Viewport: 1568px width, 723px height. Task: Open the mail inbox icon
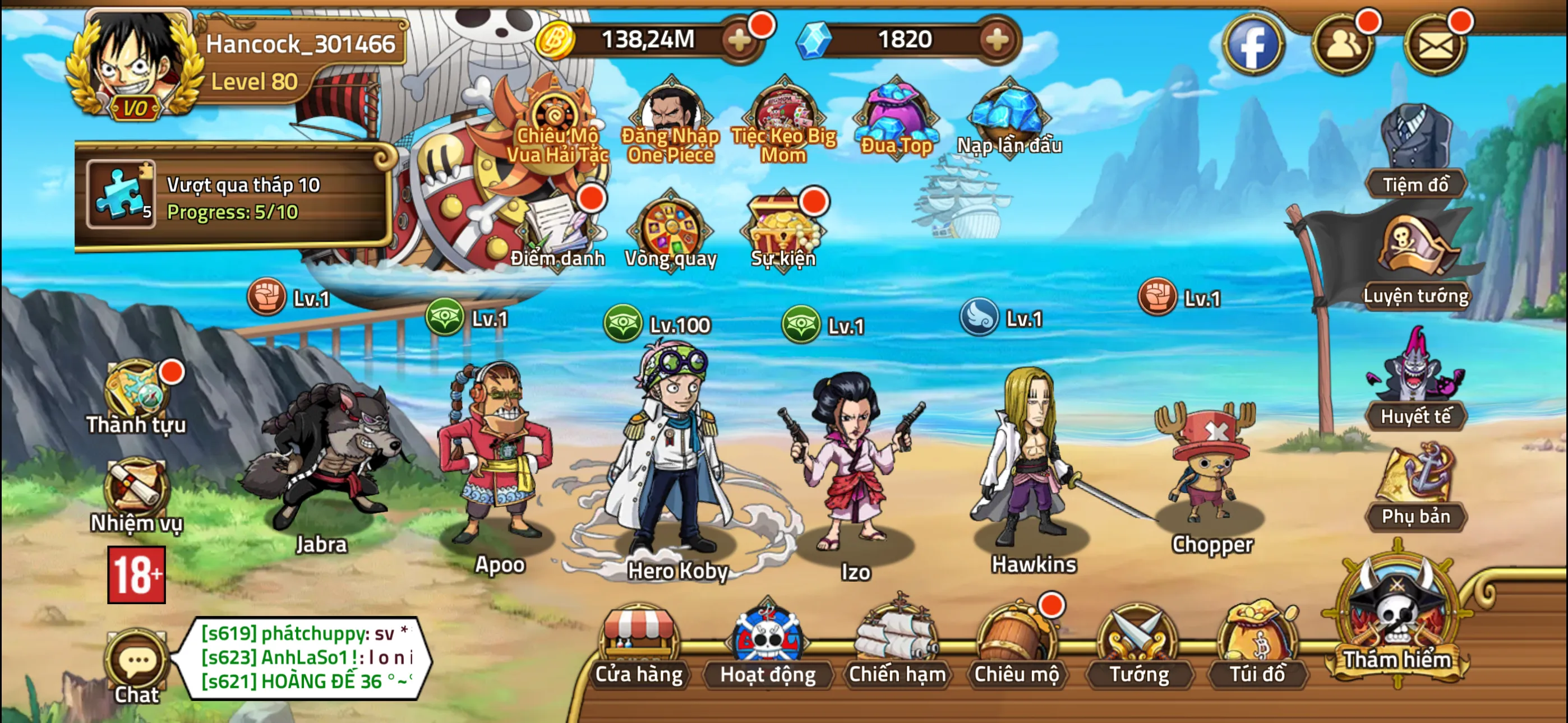pos(1434,45)
